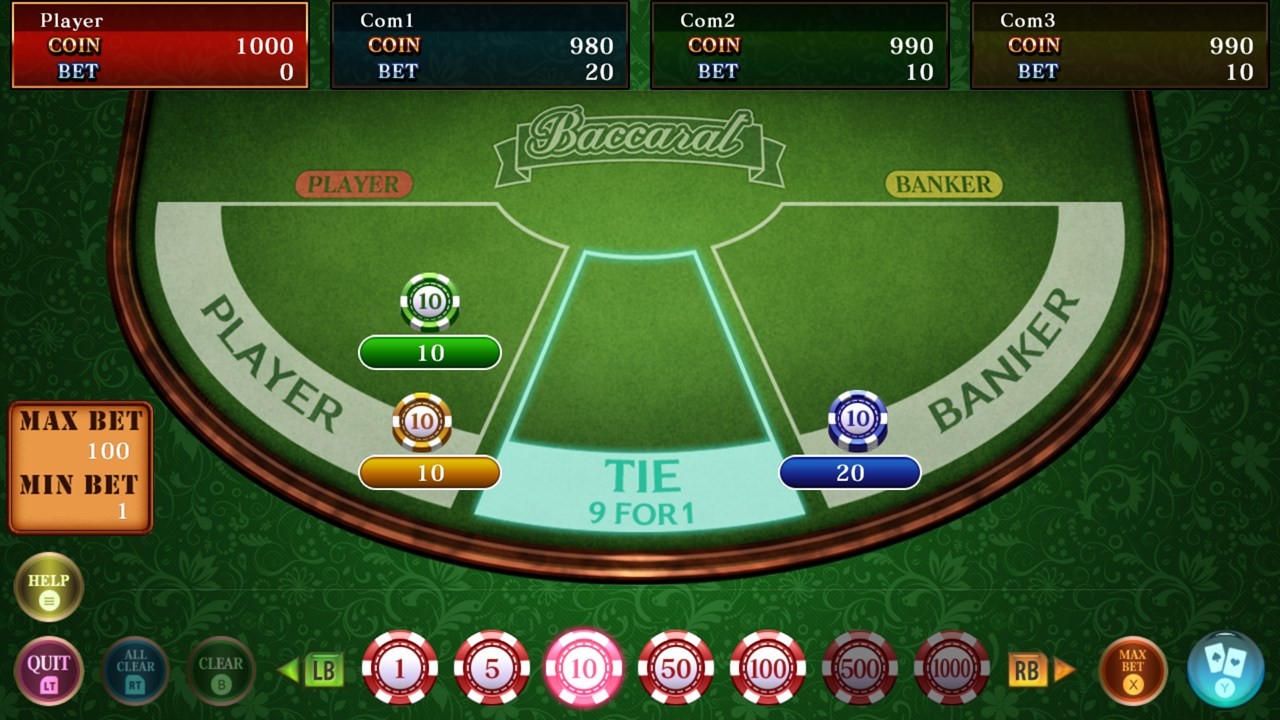Select the dimmed 500 coin chip
The width and height of the screenshot is (1280, 720).
tap(860, 668)
